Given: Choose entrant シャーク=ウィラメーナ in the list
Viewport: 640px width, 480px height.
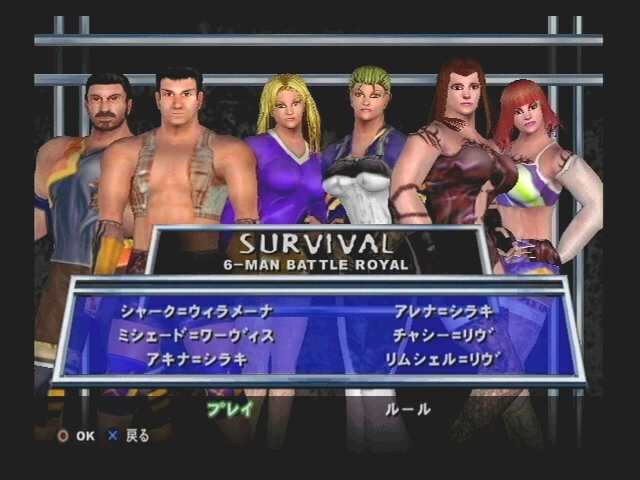Looking at the screenshot, I should tap(196, 311).
